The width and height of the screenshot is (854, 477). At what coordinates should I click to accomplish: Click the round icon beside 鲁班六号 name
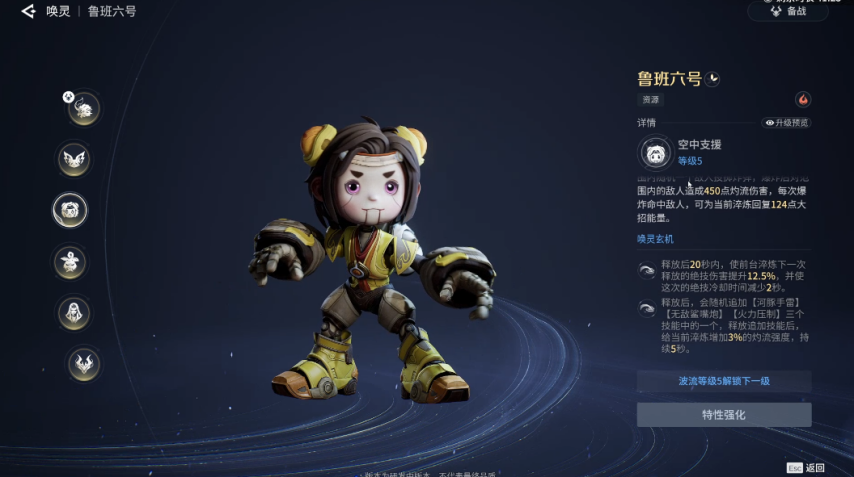(712, 79)
